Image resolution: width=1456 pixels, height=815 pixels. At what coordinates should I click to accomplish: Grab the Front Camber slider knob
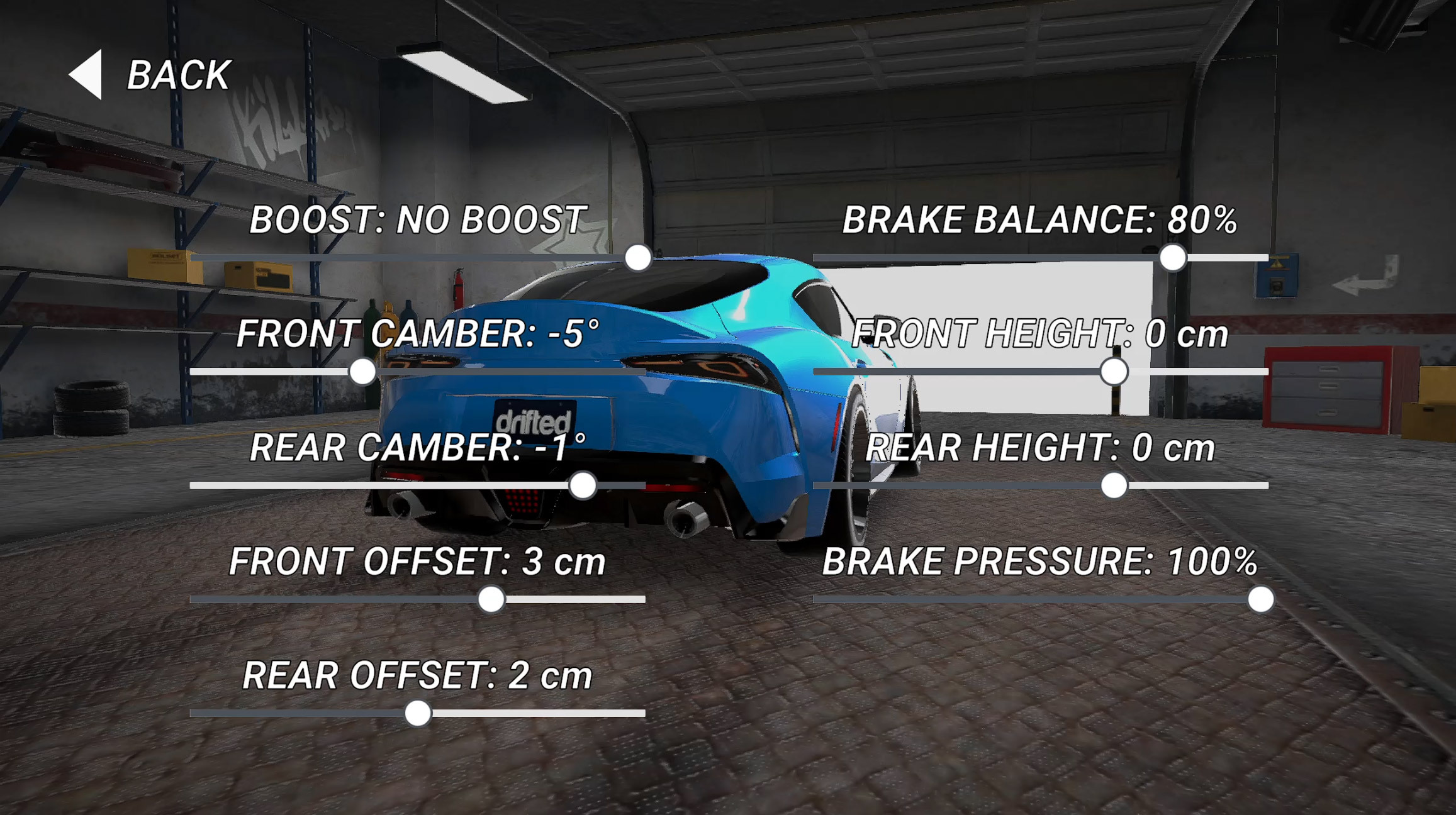362,372
